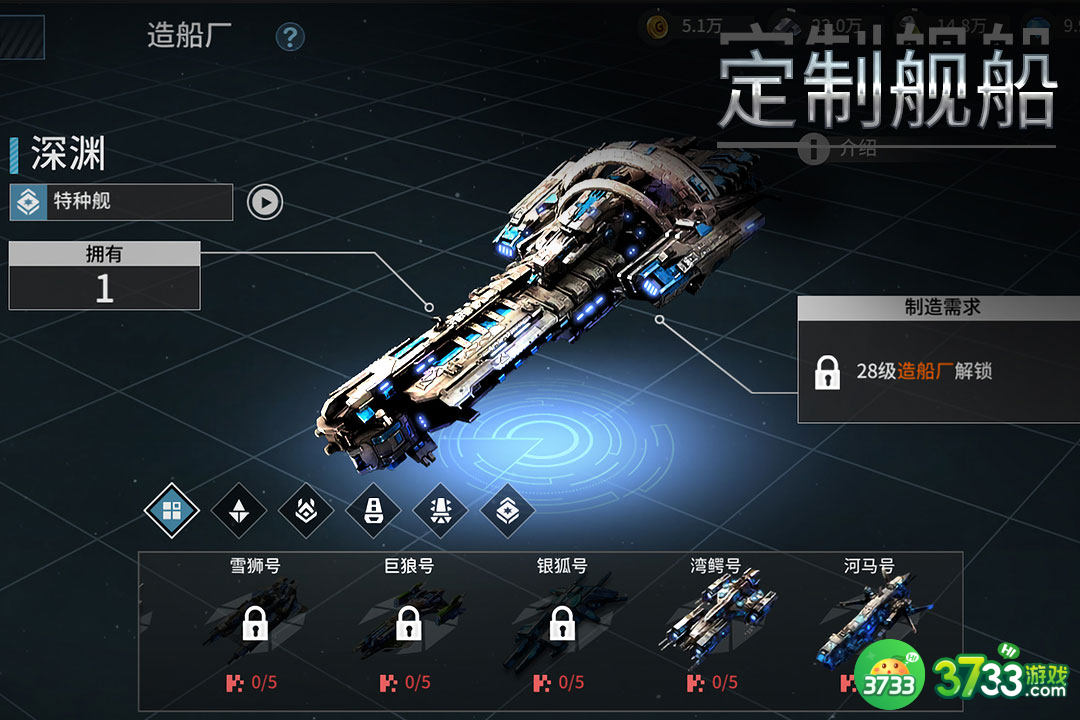
Task: Open the shipyard help question mark
Action: (x=290, y=38)
